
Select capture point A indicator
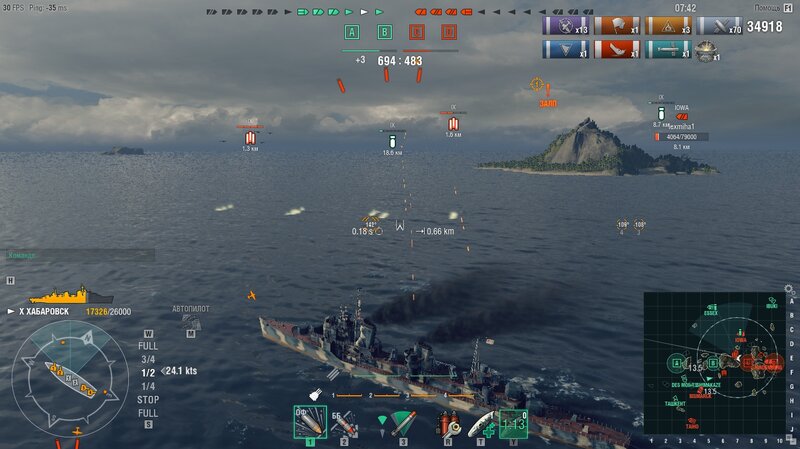(x=352, y=32)
